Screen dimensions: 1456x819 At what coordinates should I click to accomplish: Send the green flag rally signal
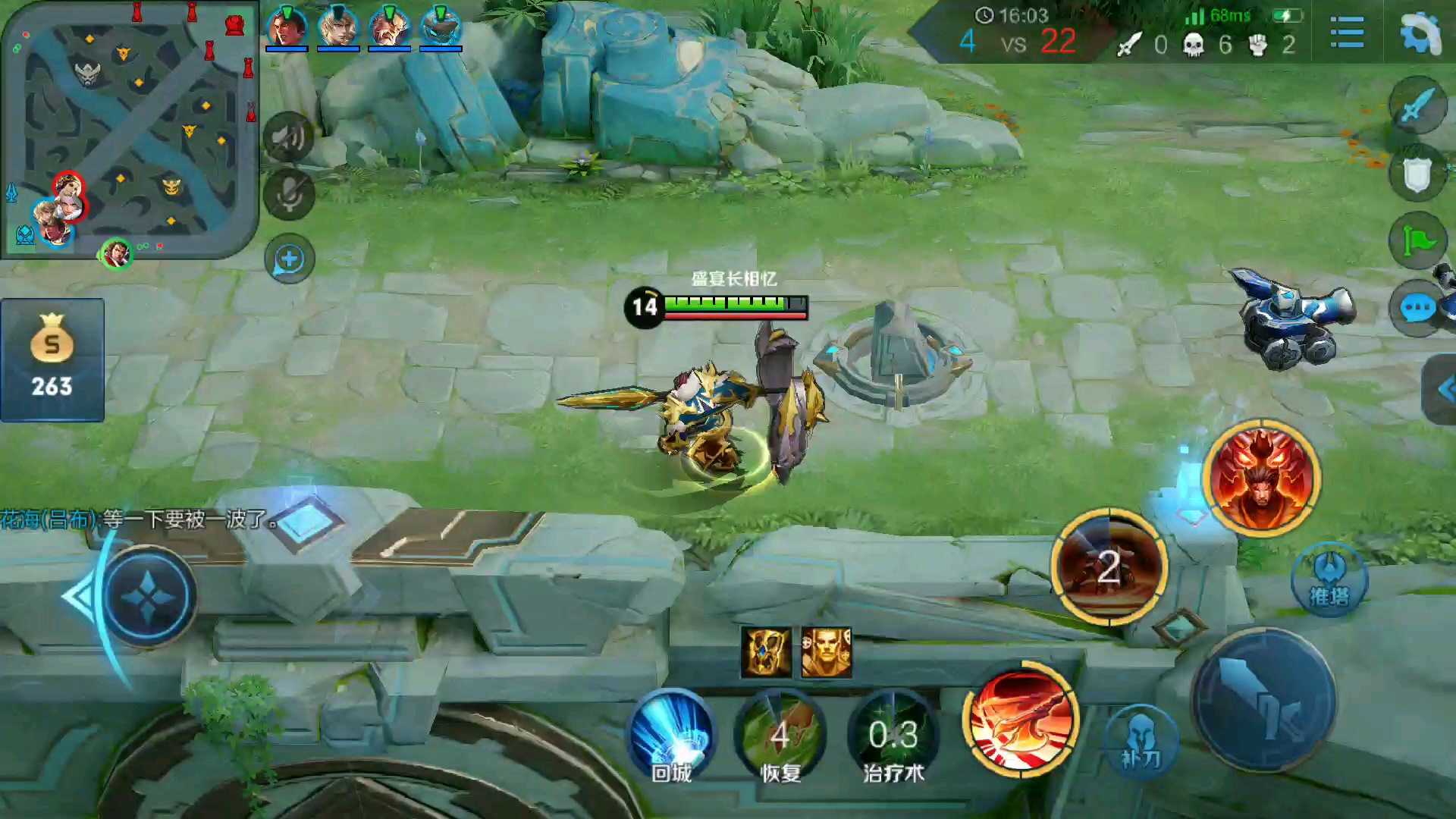[x=1417, y=241]
